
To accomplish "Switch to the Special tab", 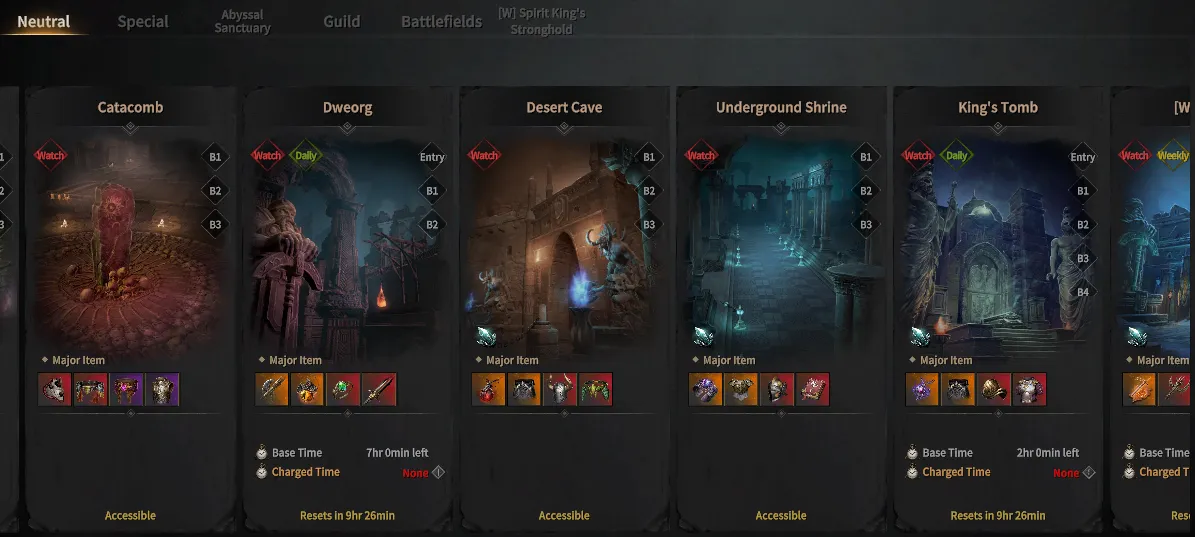I will point(143,22).
